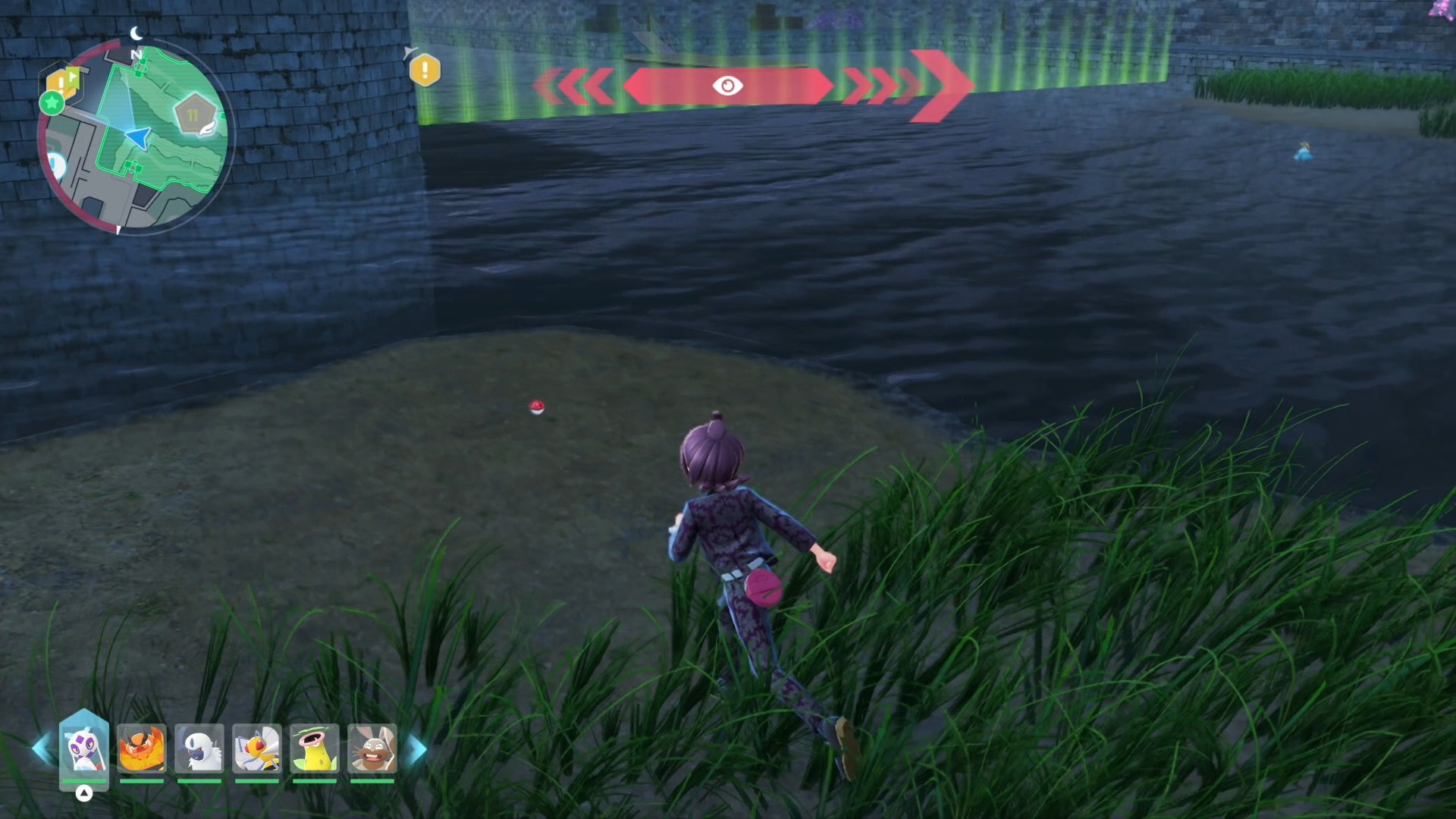Select Beedrill party slot
The image size is (1456, 819).
point(257,748)
